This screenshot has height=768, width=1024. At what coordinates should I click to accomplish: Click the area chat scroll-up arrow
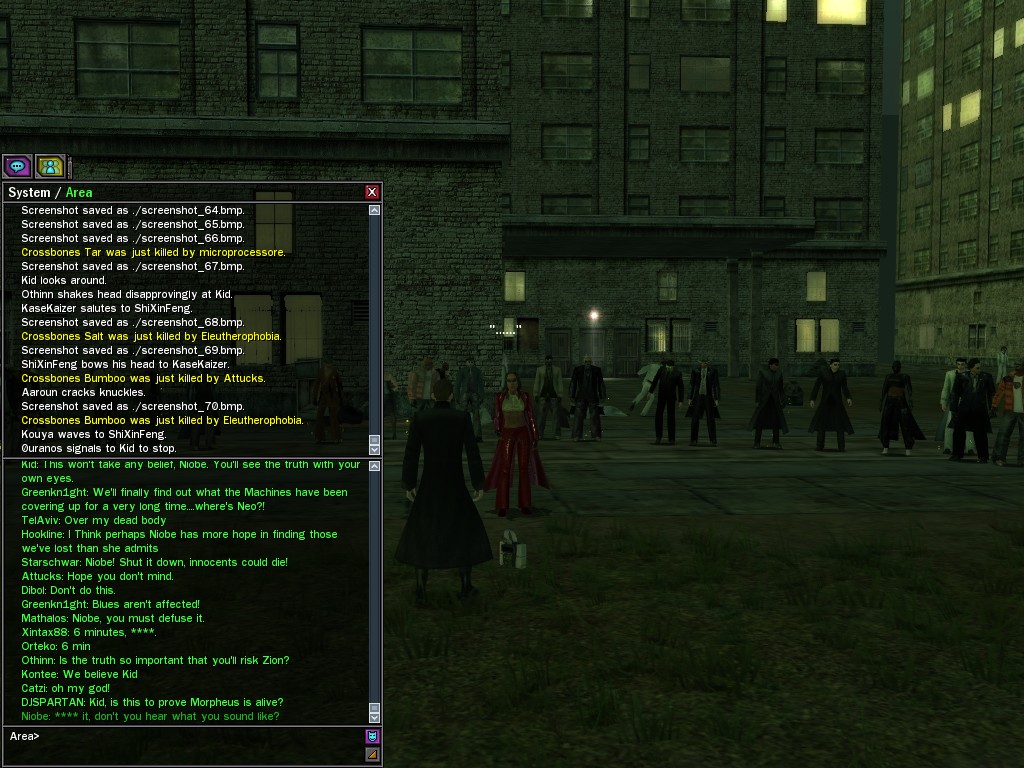(374, 467)
